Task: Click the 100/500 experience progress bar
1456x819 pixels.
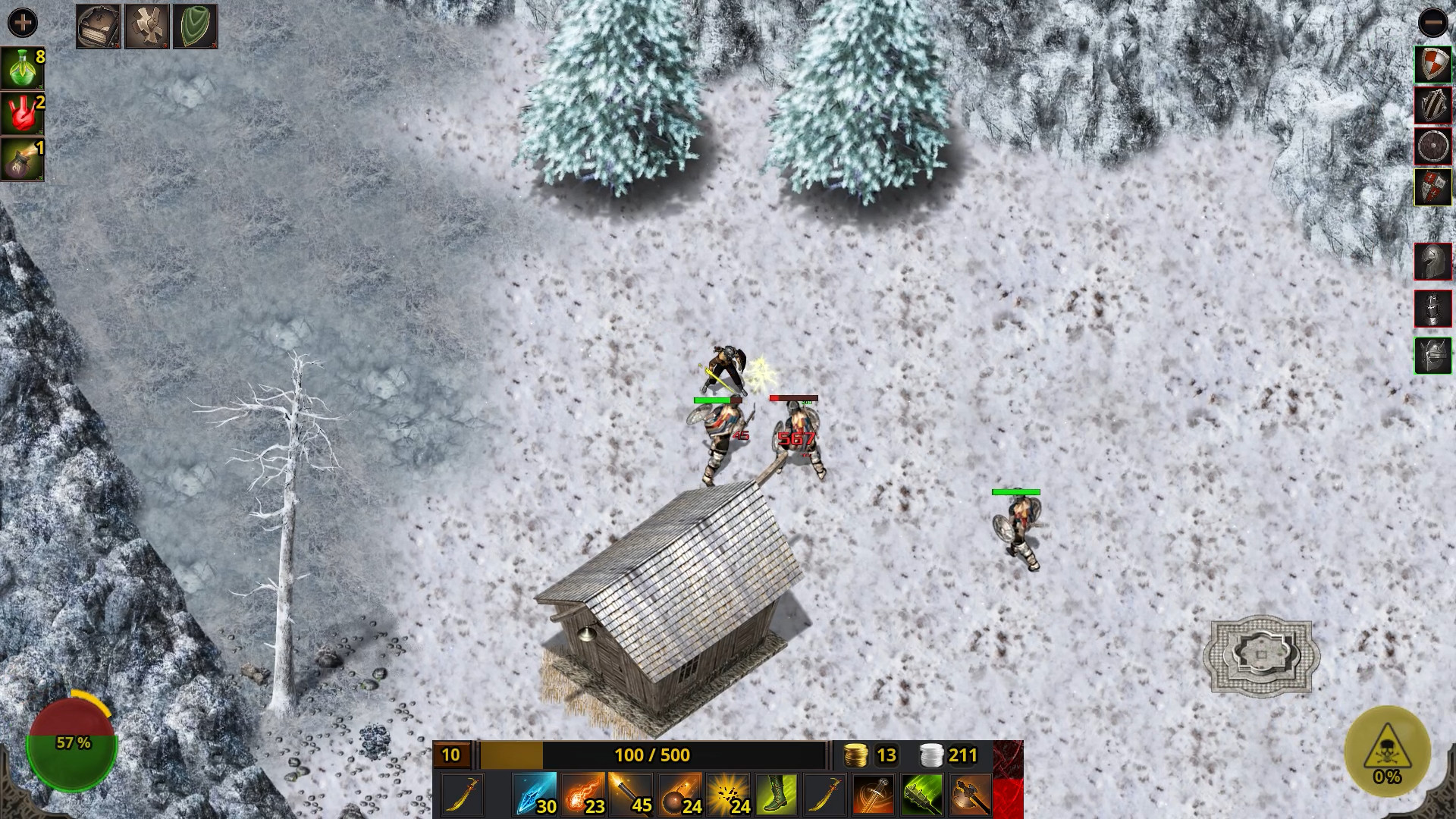Action: click(651, 755)
